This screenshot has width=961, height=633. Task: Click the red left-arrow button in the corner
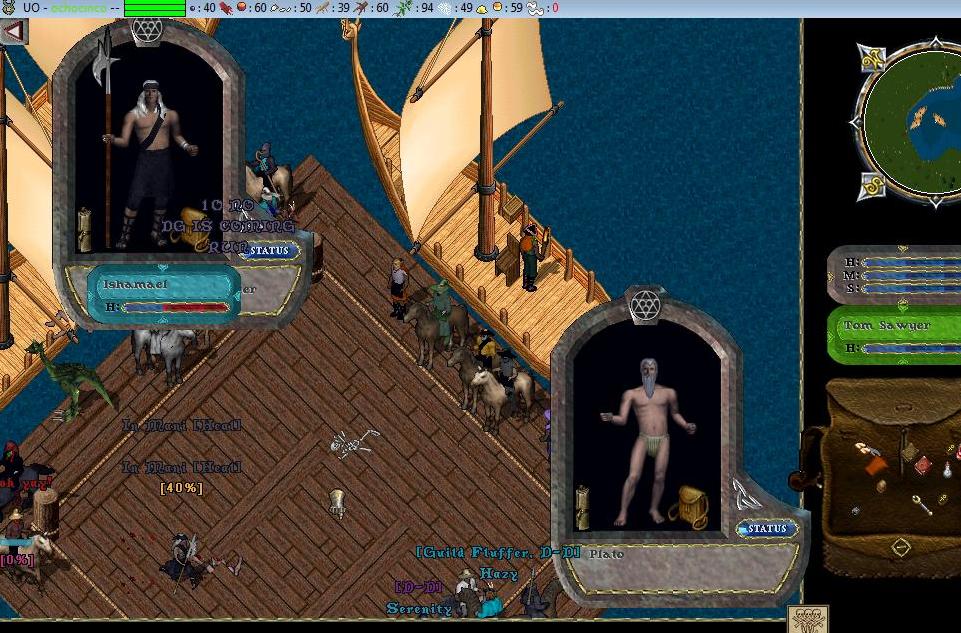coord(13,31)
